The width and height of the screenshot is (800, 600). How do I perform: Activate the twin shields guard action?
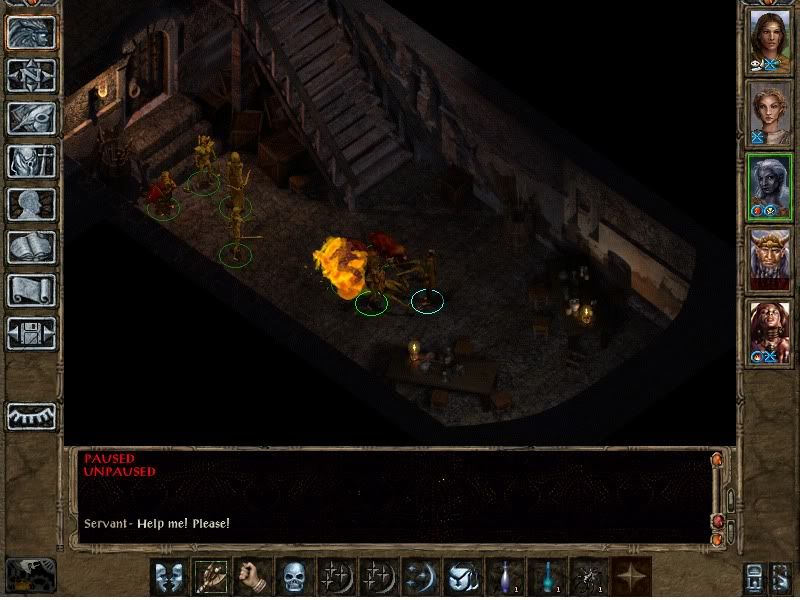167,577
